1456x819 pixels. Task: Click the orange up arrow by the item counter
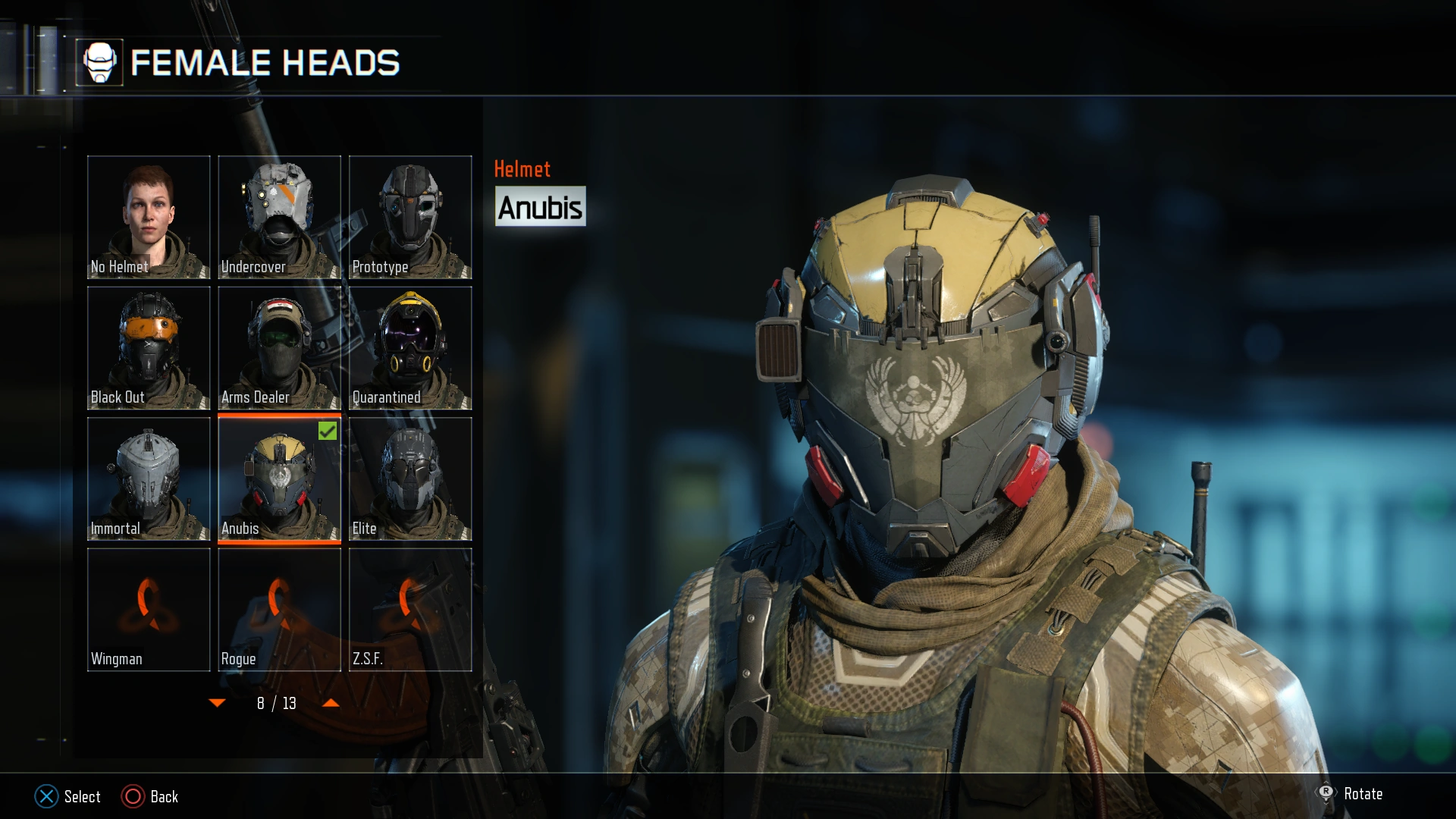coord(331,703)
